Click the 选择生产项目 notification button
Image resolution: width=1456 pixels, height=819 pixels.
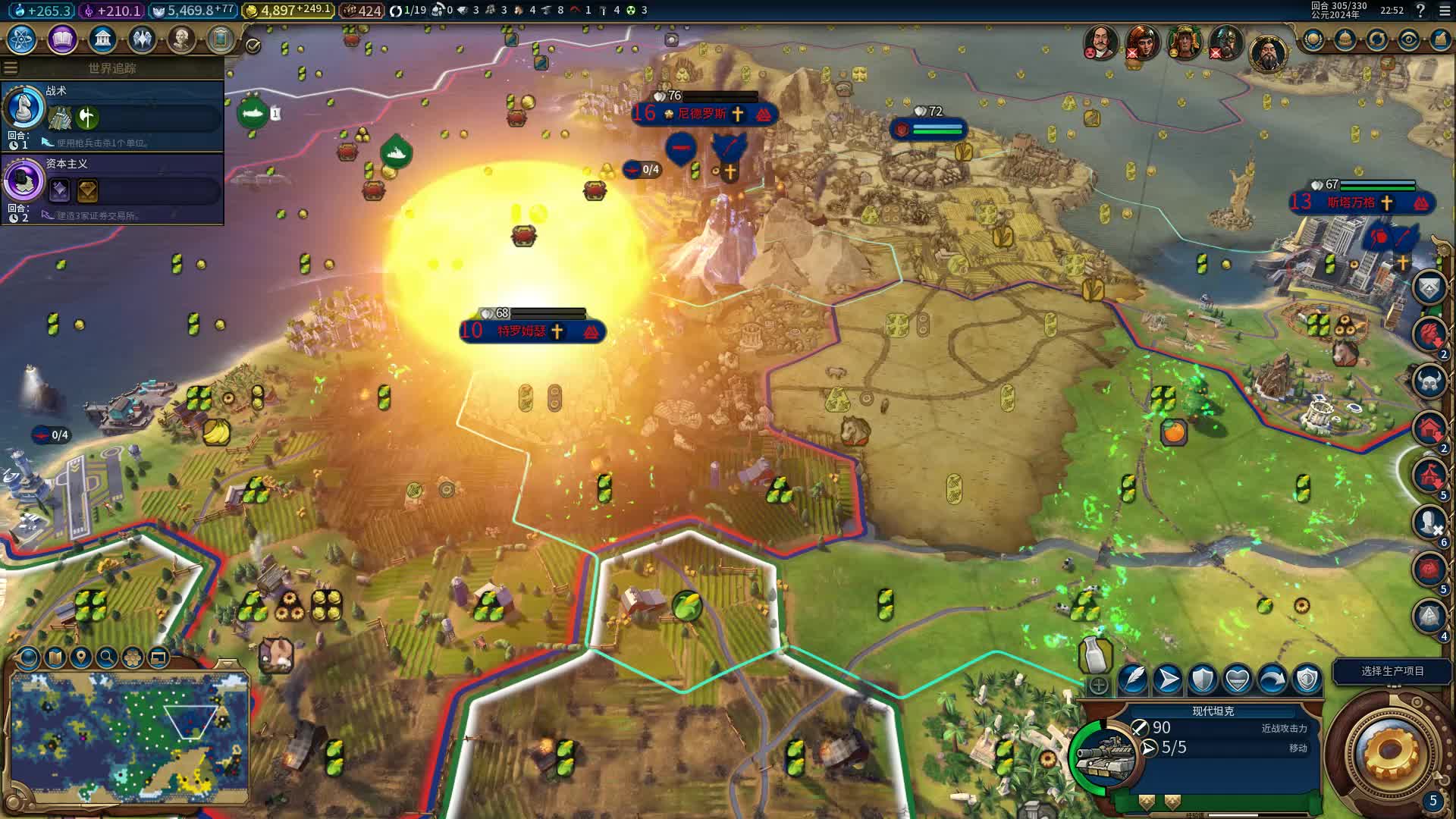point(1392,671)
